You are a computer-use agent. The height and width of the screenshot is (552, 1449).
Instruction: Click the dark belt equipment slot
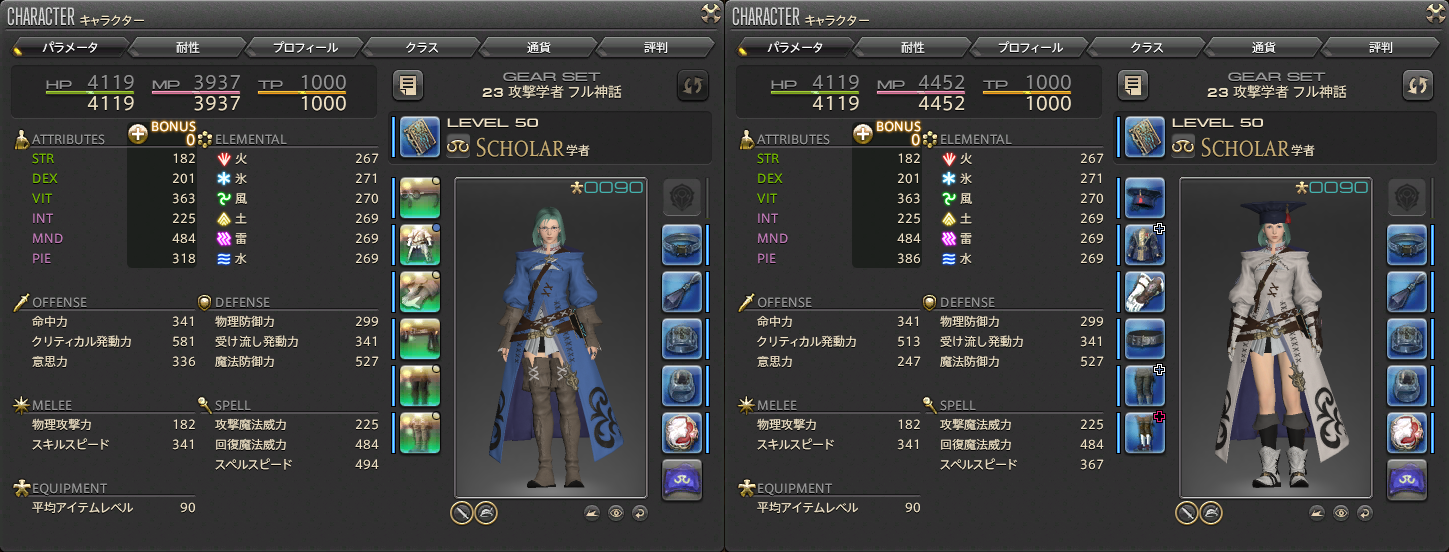pos(1144,338)
